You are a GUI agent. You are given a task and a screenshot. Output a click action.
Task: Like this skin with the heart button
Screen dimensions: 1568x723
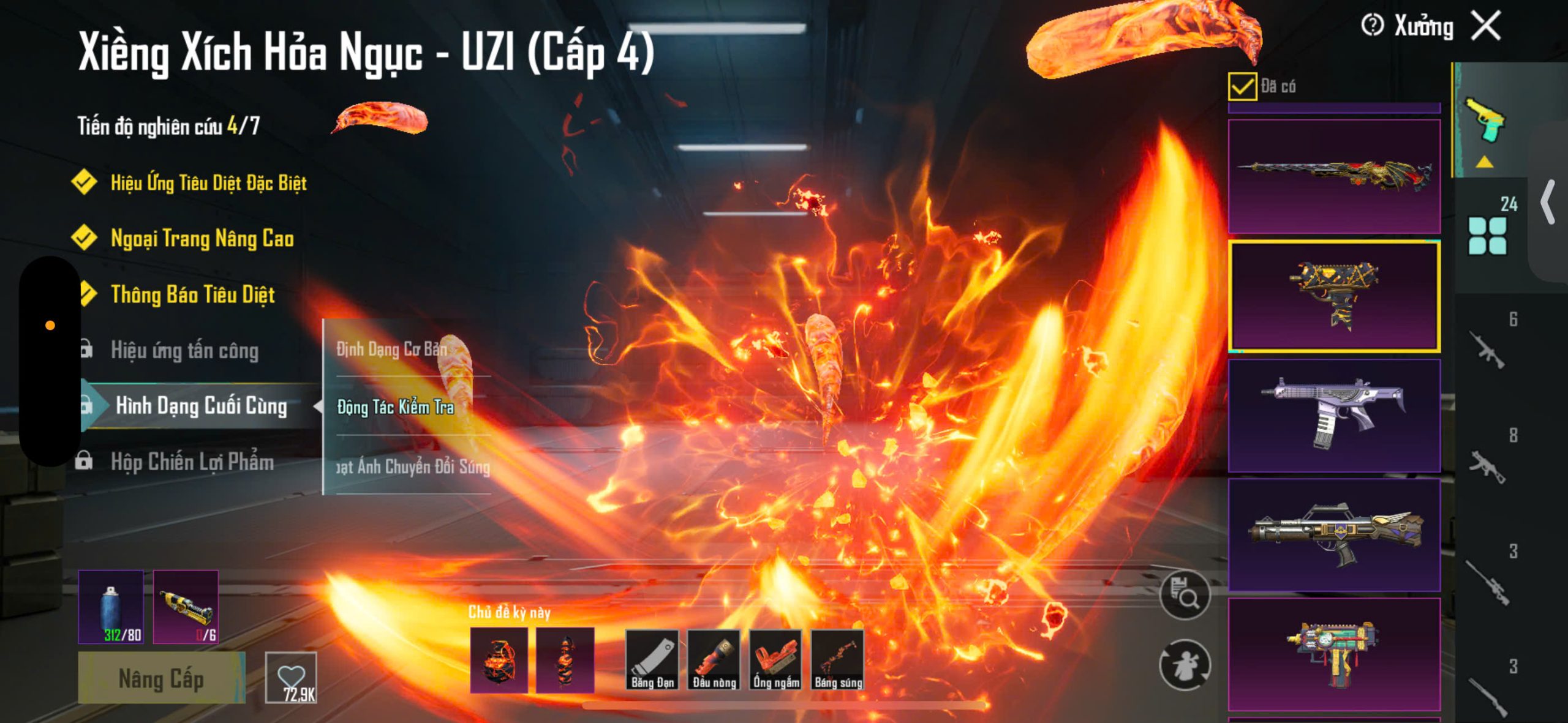click(291, 678)
